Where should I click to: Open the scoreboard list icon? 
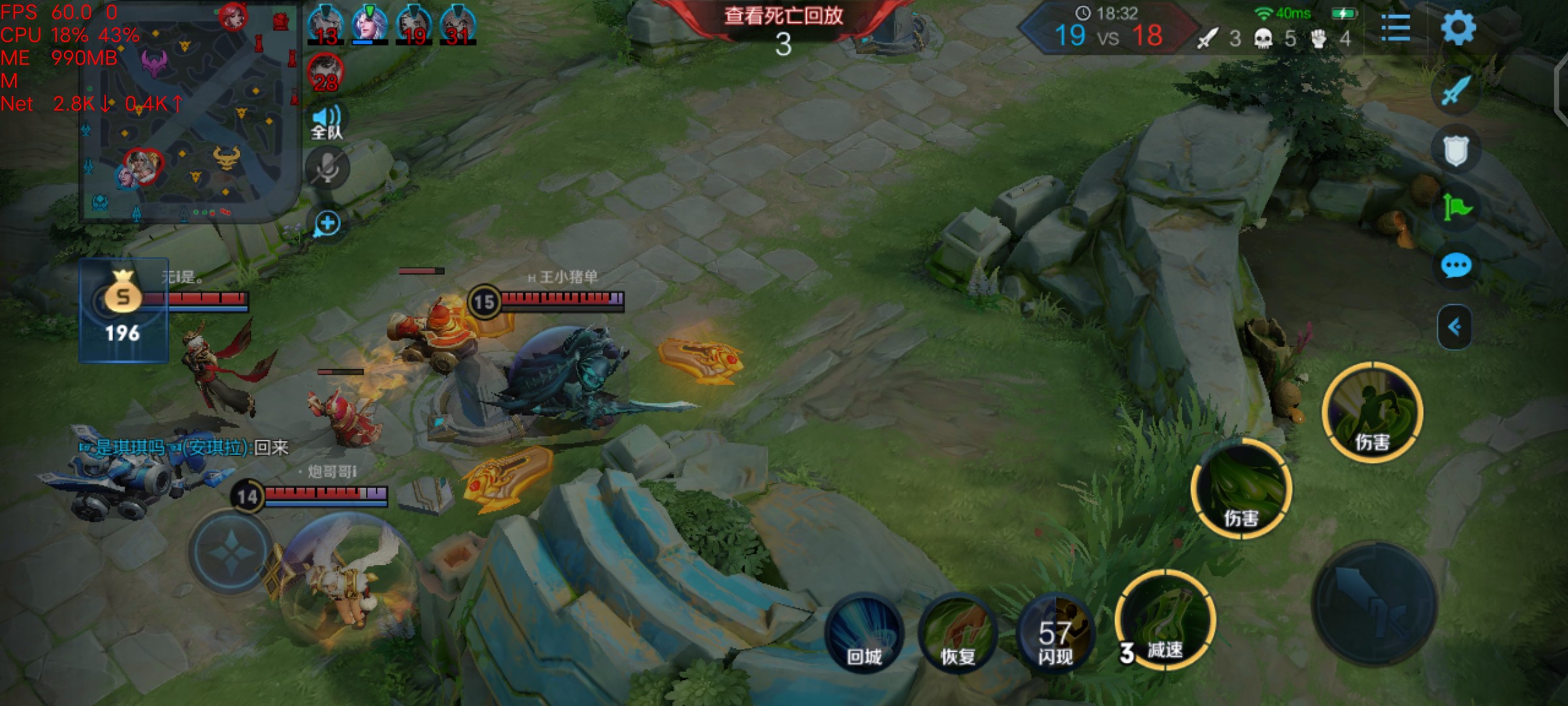(x=1396, y=27)
